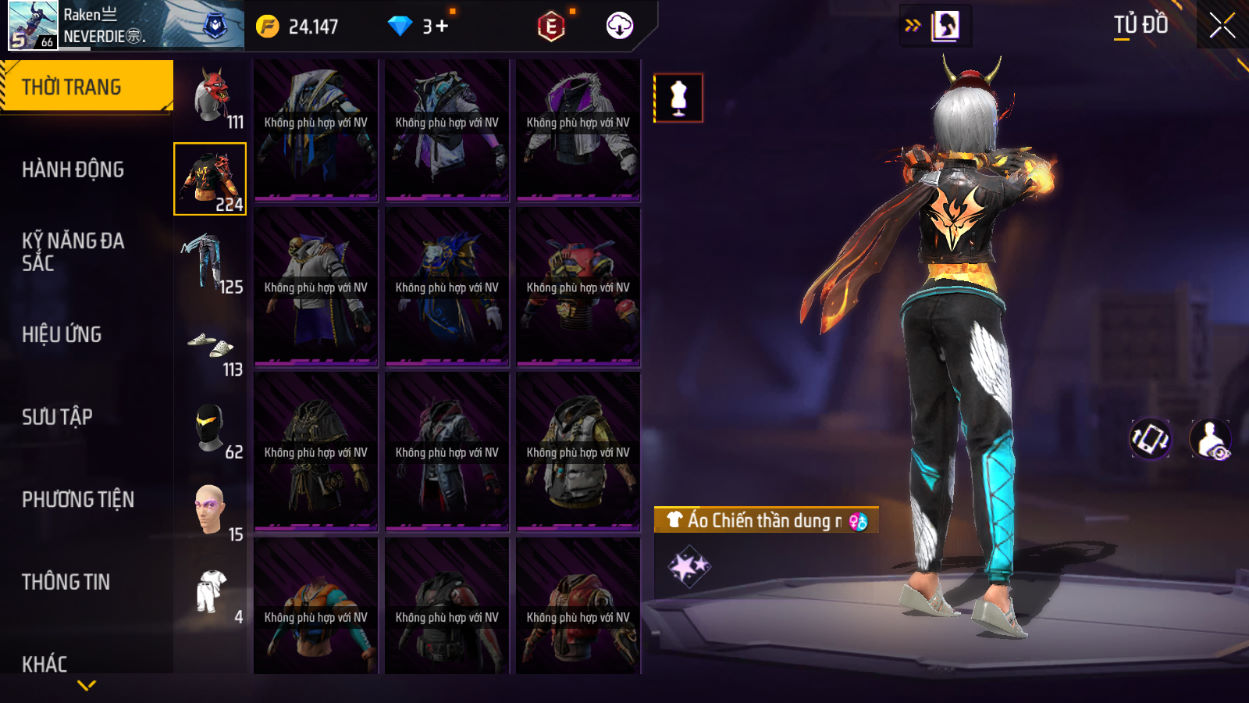Image resolution: width=1249 pixels, height=703 pixels.
Task: Open the cloud download icon
Action: [x=620, y=27]
